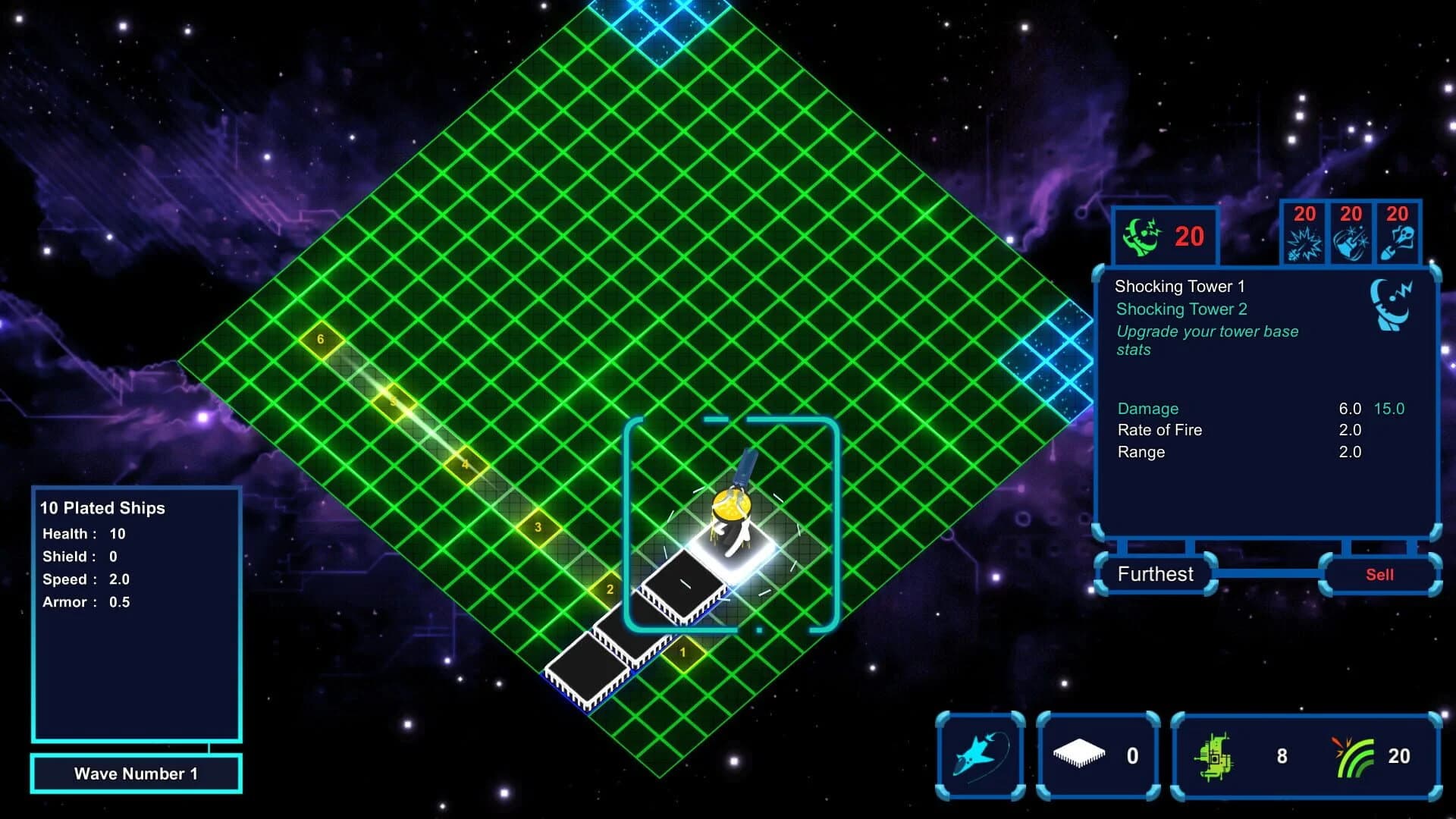Click the blue spaceship icon in bottom bar
The width and height of the screenshot is (1456, 819).
[981, 755]
